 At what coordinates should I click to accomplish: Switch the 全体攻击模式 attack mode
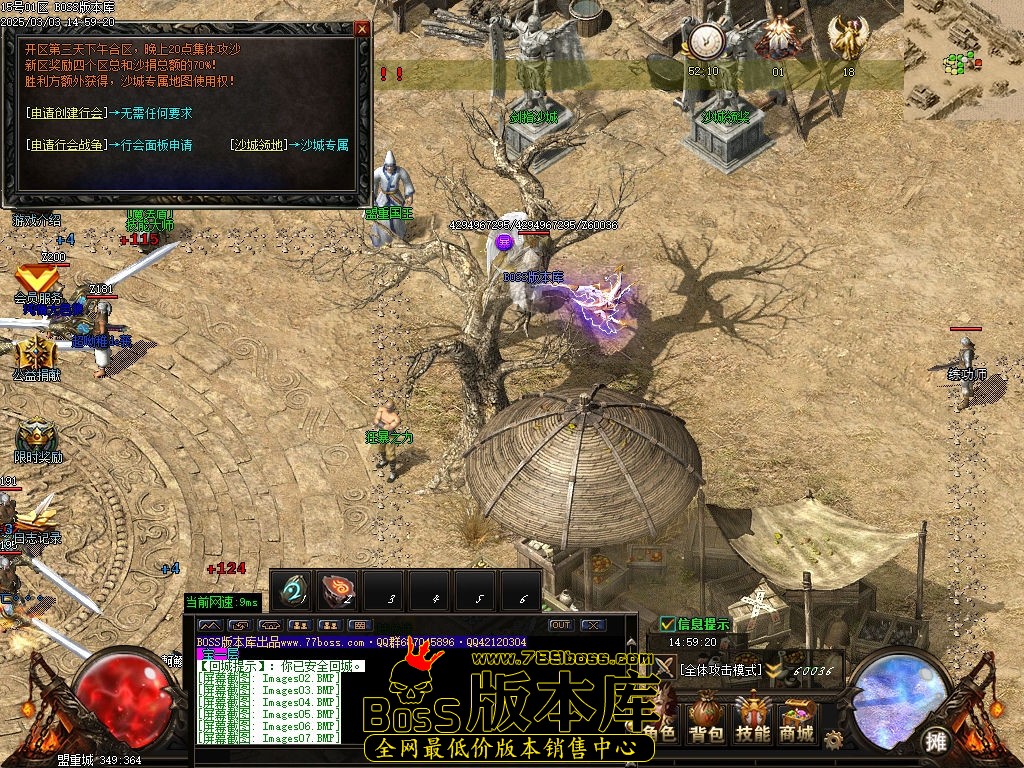pos(720,670)
